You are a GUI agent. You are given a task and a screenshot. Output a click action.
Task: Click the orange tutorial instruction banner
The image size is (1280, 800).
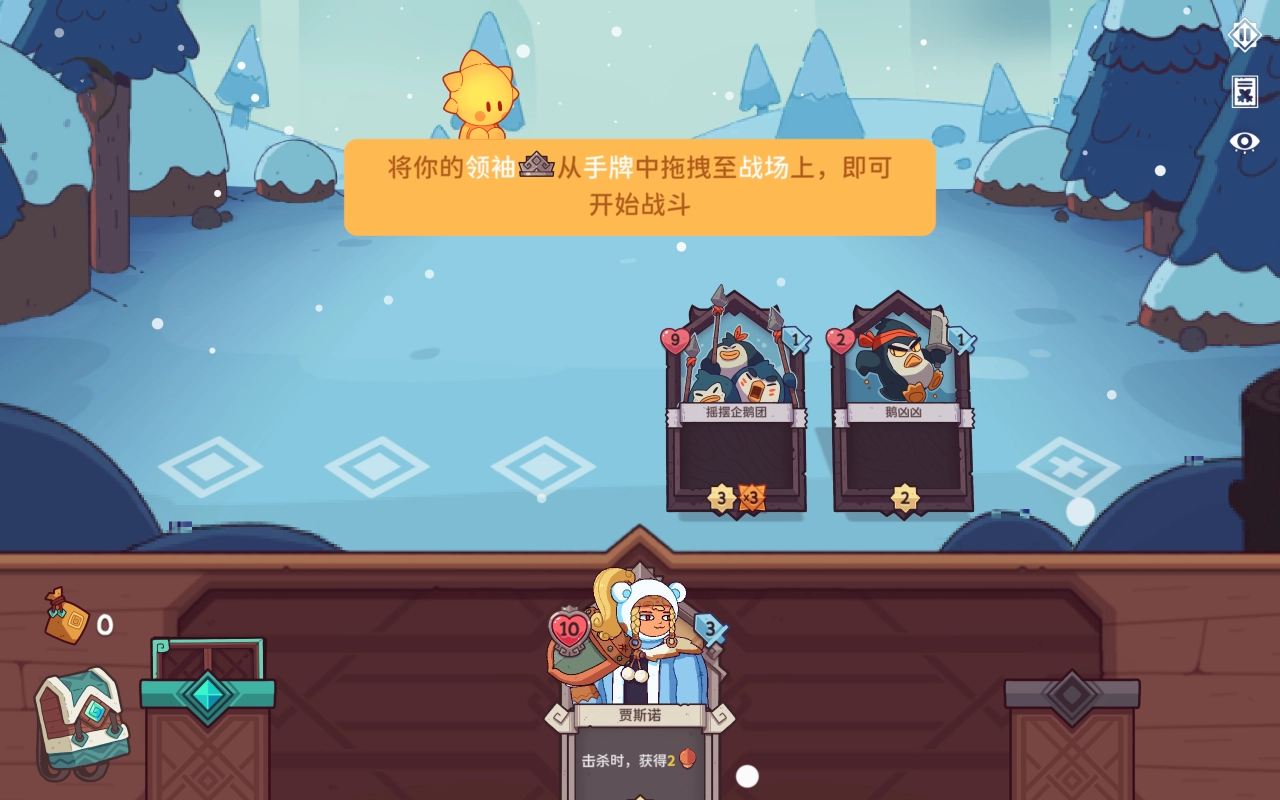[639, 187]
